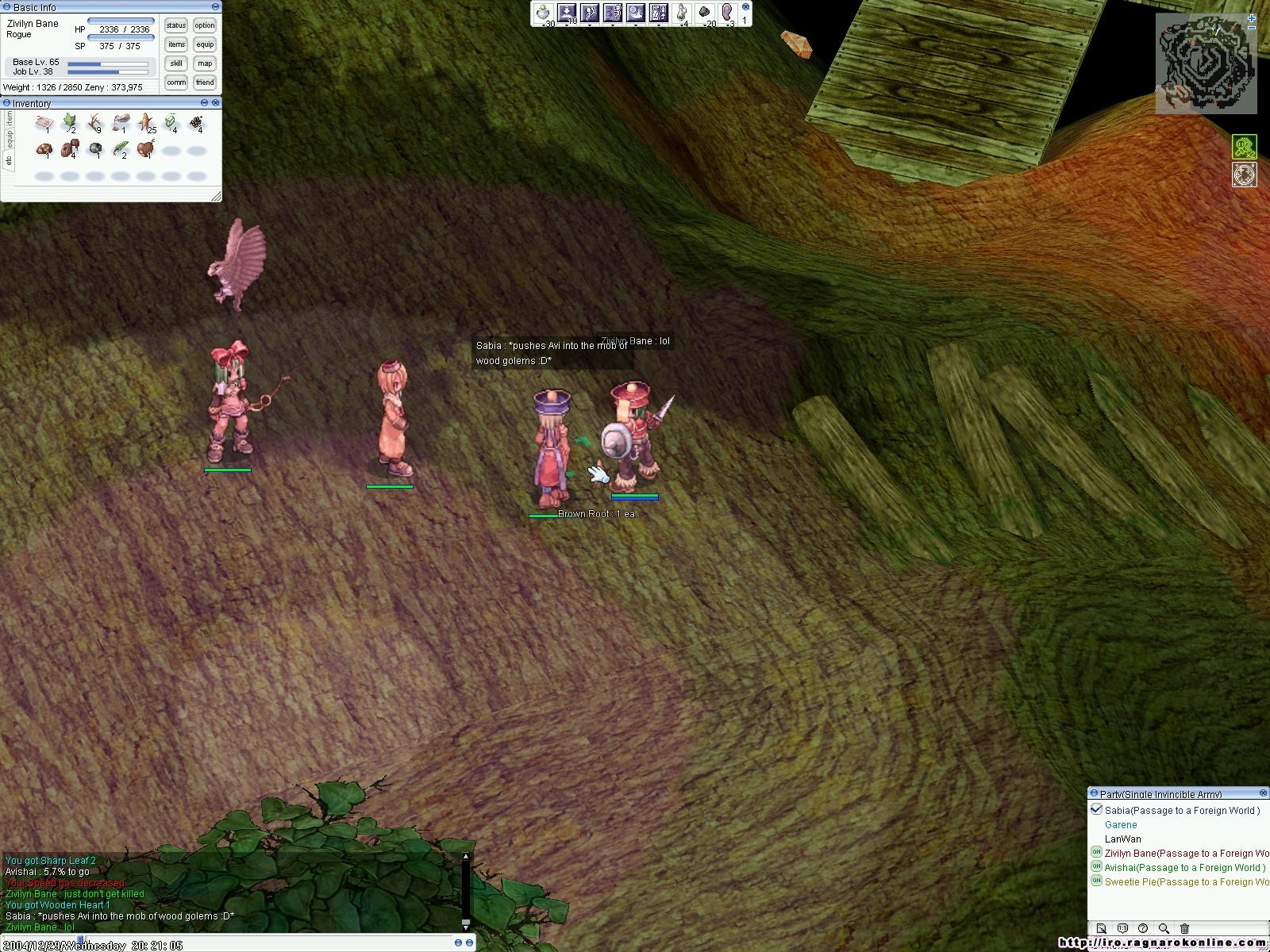Use the ear-shaped item in hotbar
This screenshot has width=1270, height=952.
(727, 13)
